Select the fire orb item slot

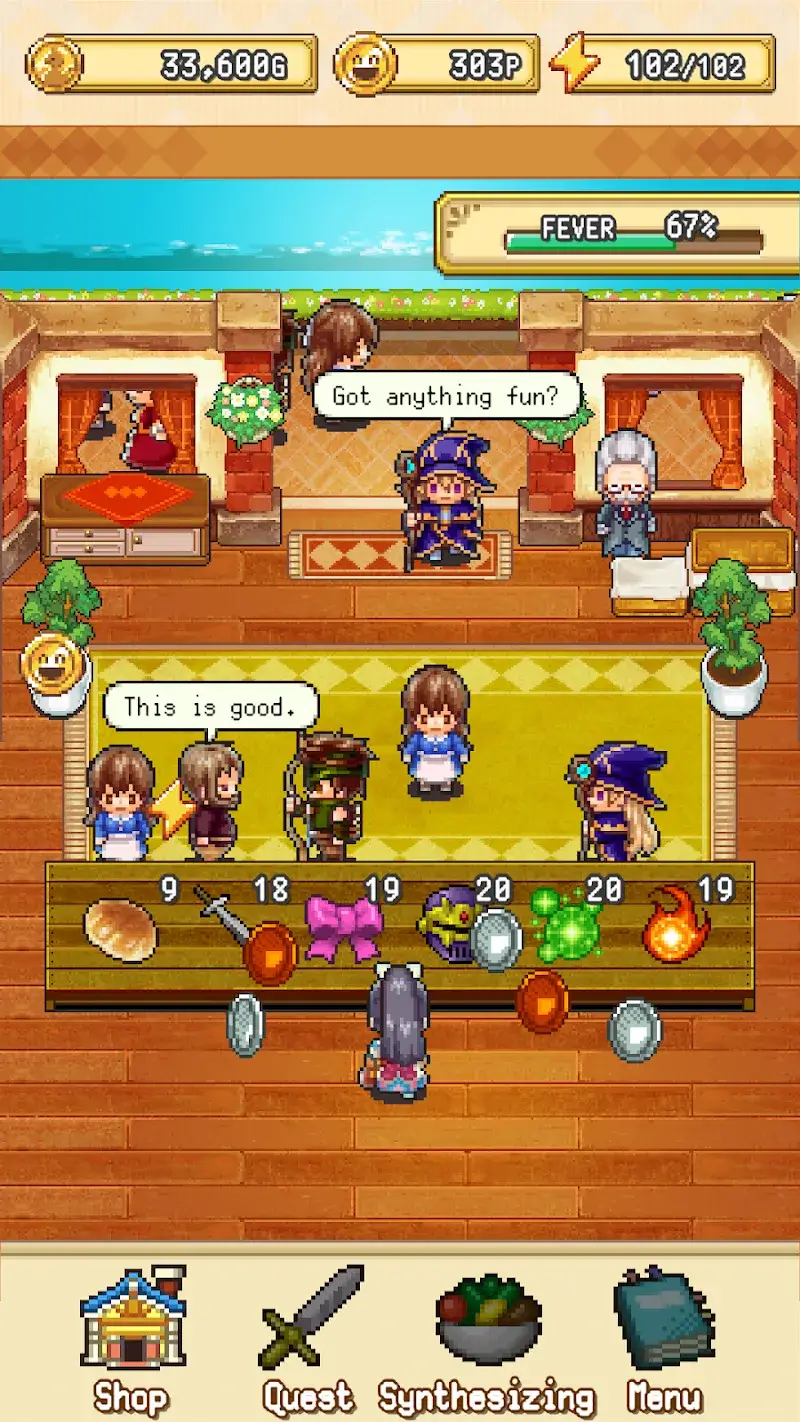pyautogui.click(x=676, y=925)
